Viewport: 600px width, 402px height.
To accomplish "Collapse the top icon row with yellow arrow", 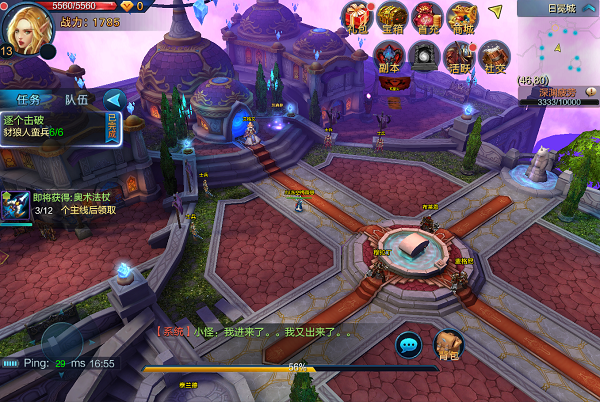I will (x=496, y=12).
